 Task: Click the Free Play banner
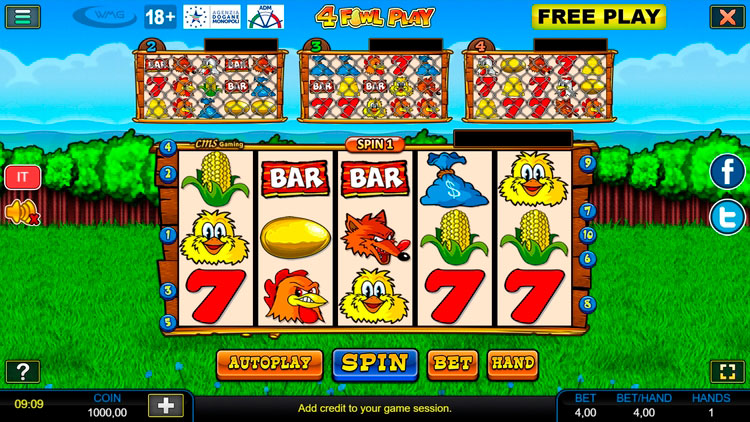point(598,16)
